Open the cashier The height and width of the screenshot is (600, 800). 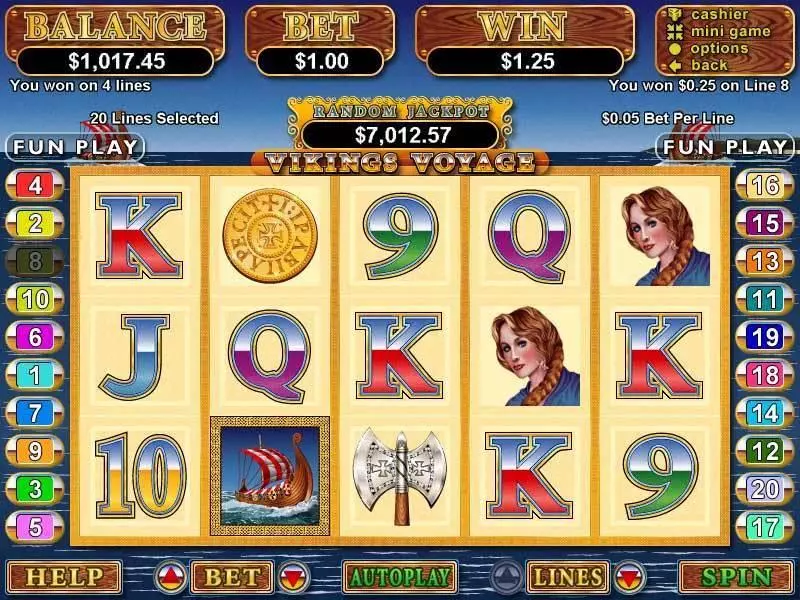pos(719,14)
